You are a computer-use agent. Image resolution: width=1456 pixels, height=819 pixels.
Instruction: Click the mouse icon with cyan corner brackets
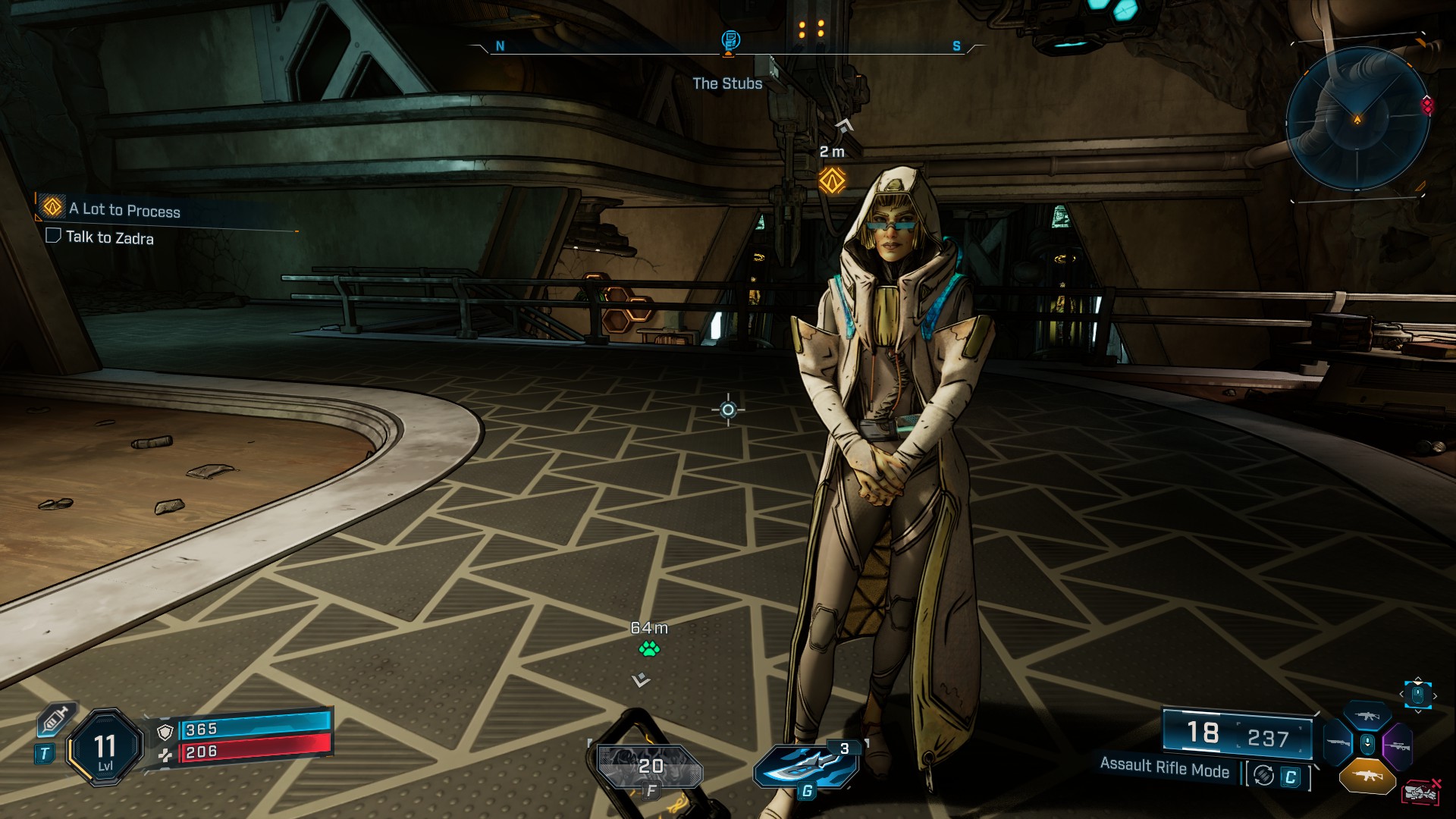[1417, 695]
